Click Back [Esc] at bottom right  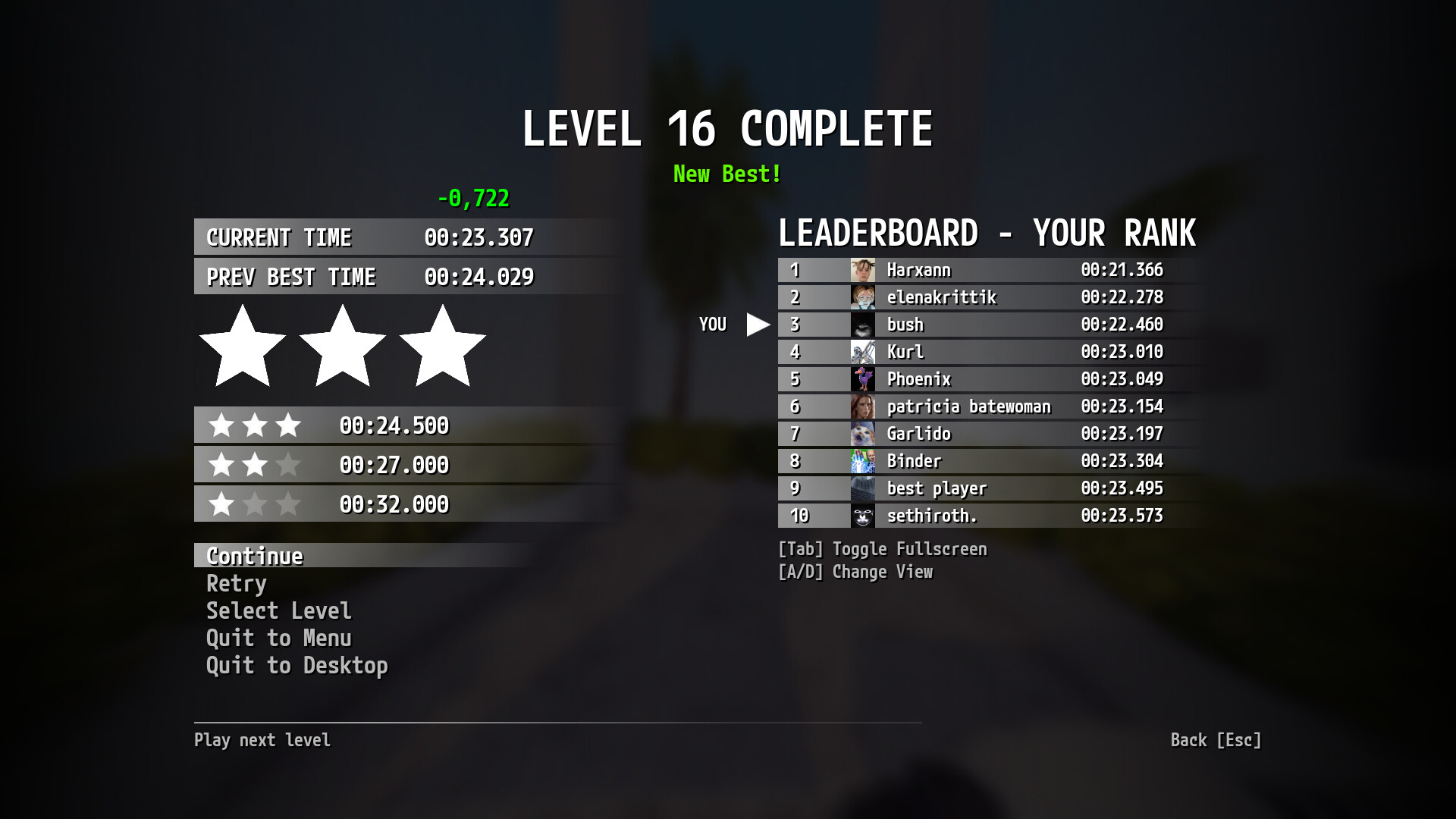tap(1216, 740)
